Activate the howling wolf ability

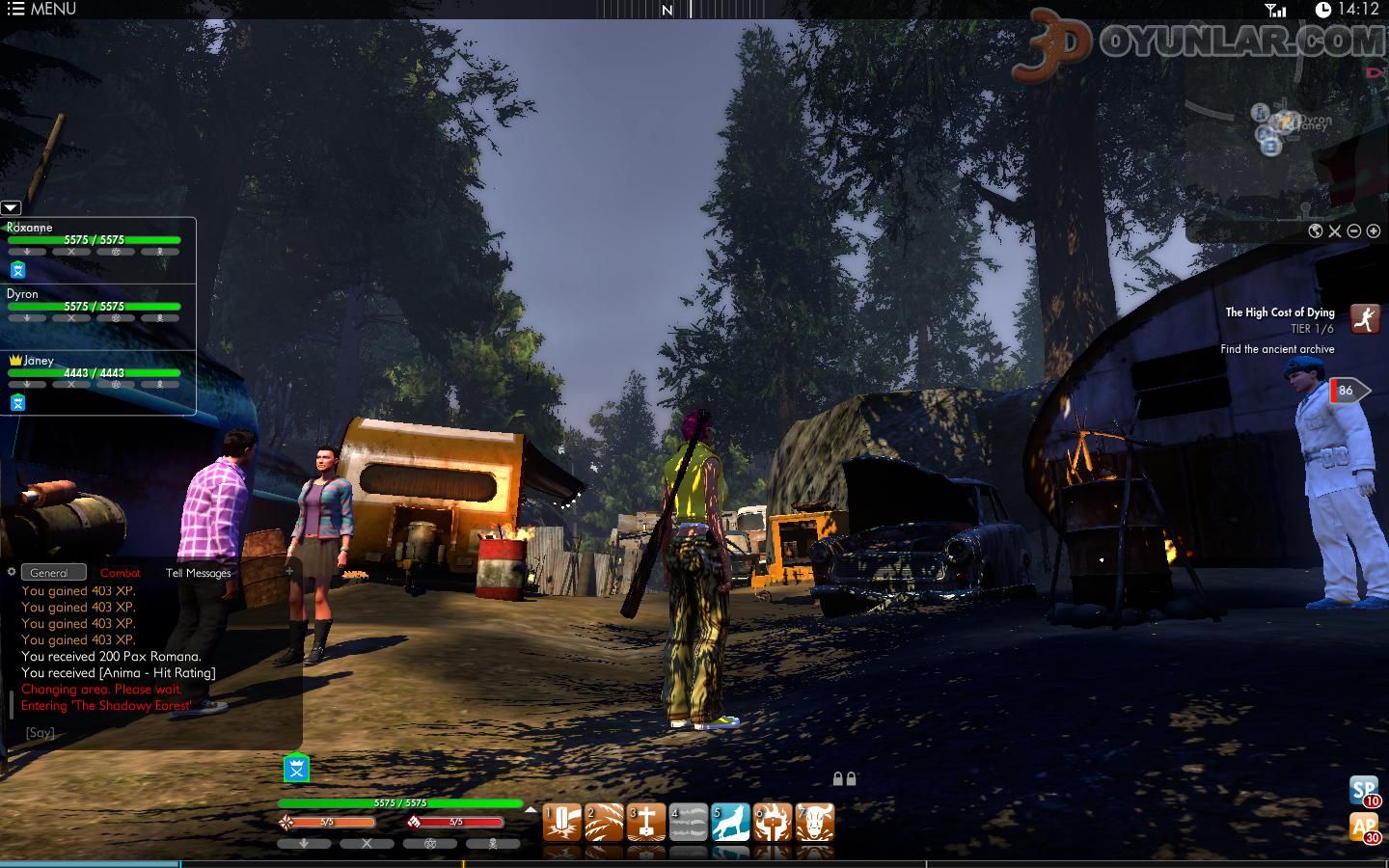click(730, 823)
